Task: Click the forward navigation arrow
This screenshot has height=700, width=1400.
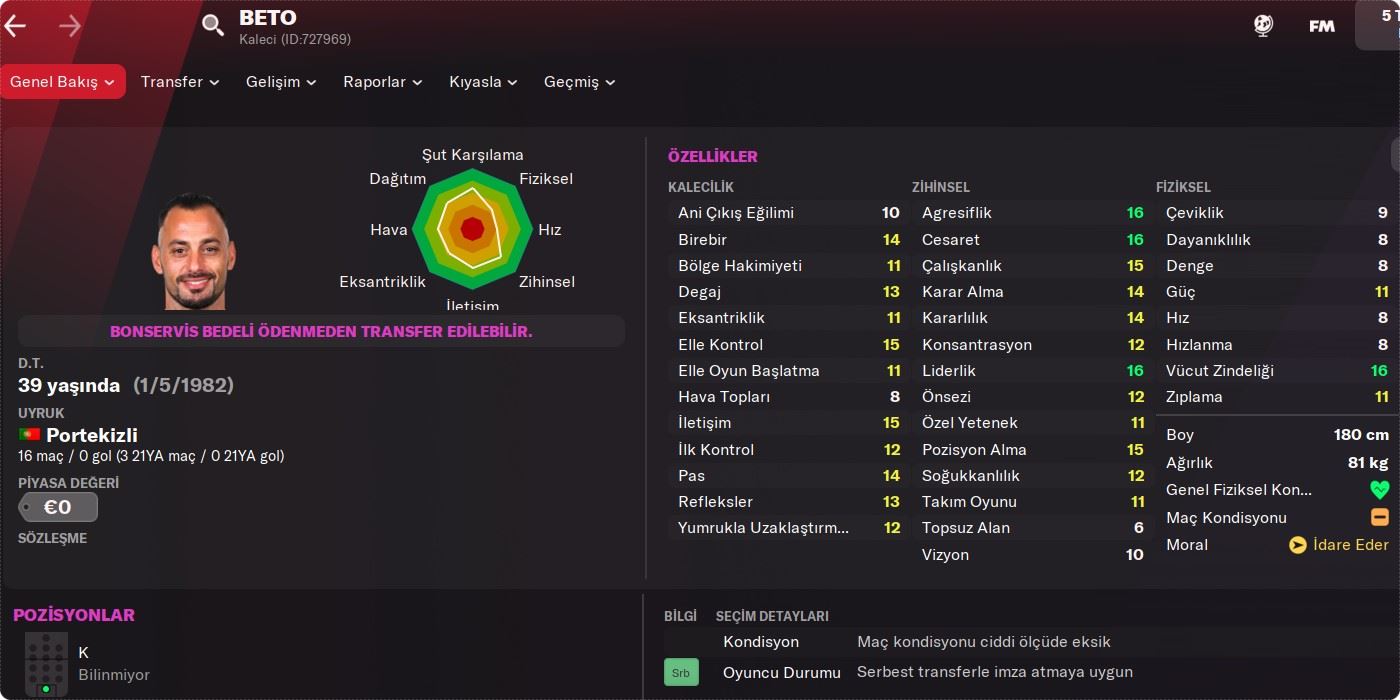Action: (x=70, y=26)
